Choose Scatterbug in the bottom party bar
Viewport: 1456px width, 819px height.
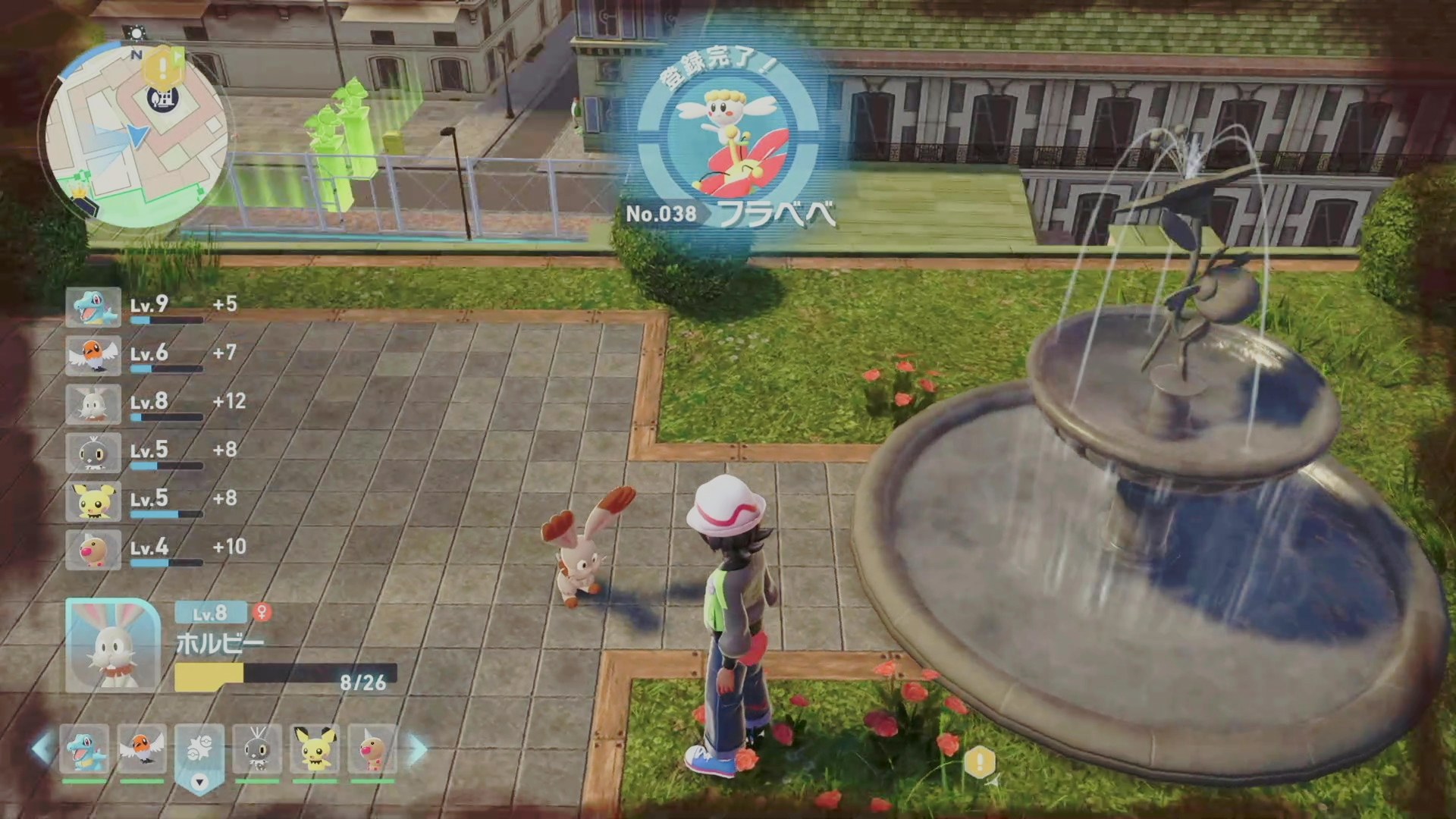point(257,749)
